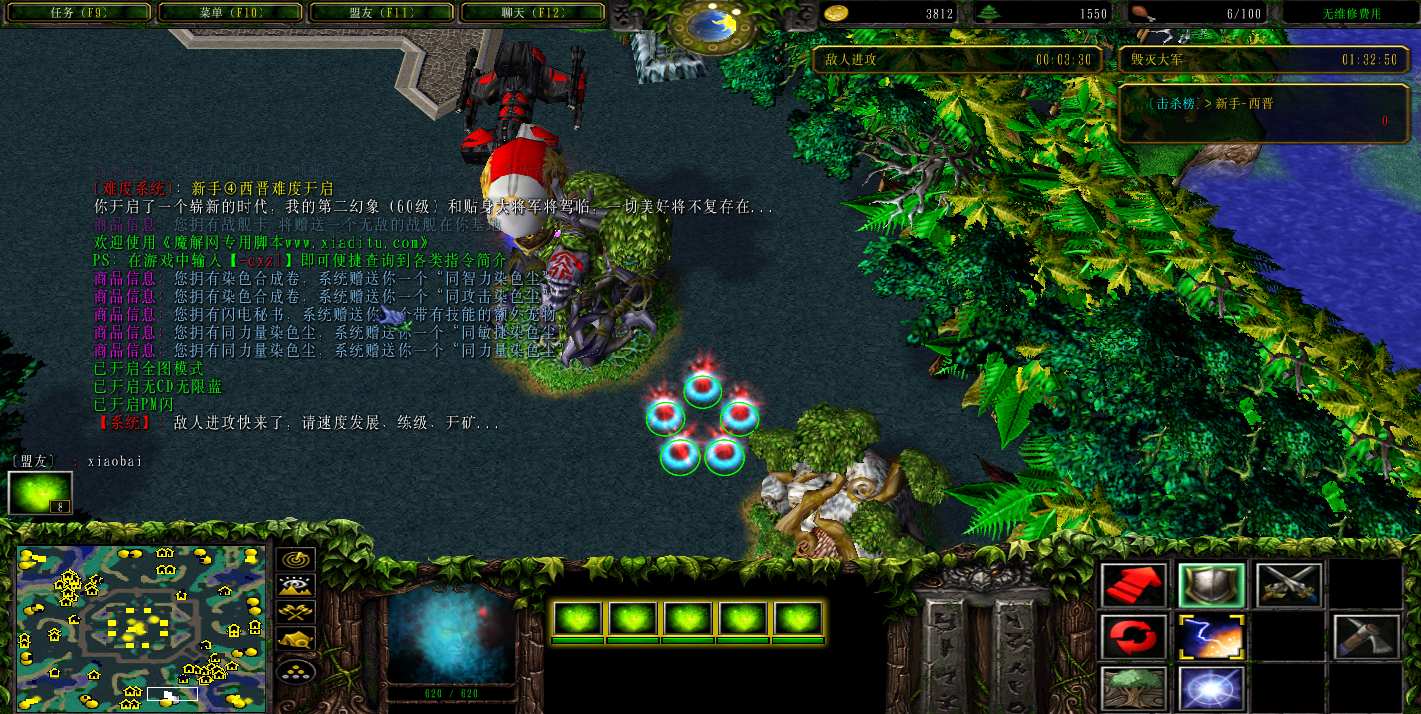The image size is (1421, 714).
Task: Choose the axe gather command
Action: click(1366, 636)
